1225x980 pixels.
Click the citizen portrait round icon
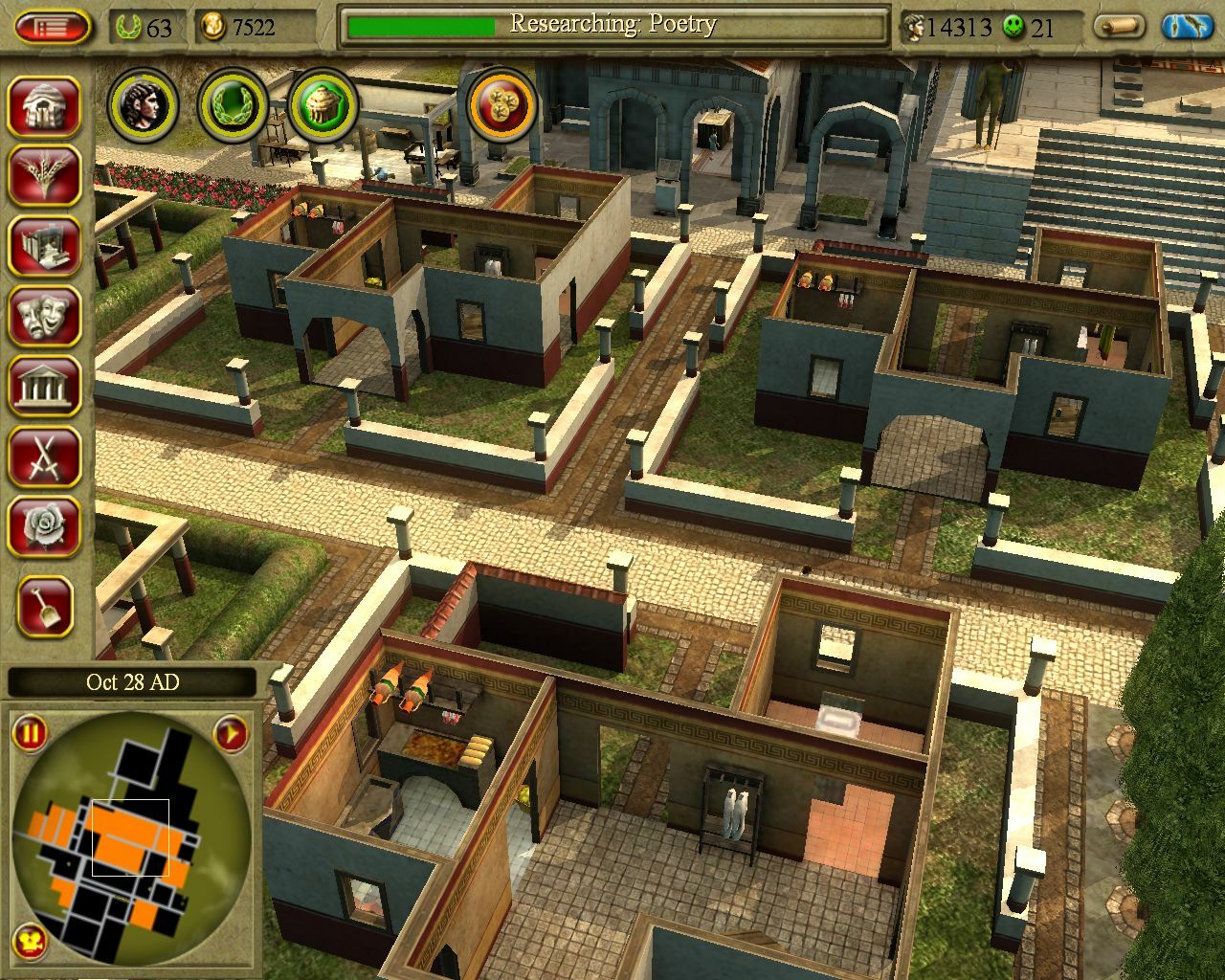[145, 104]
